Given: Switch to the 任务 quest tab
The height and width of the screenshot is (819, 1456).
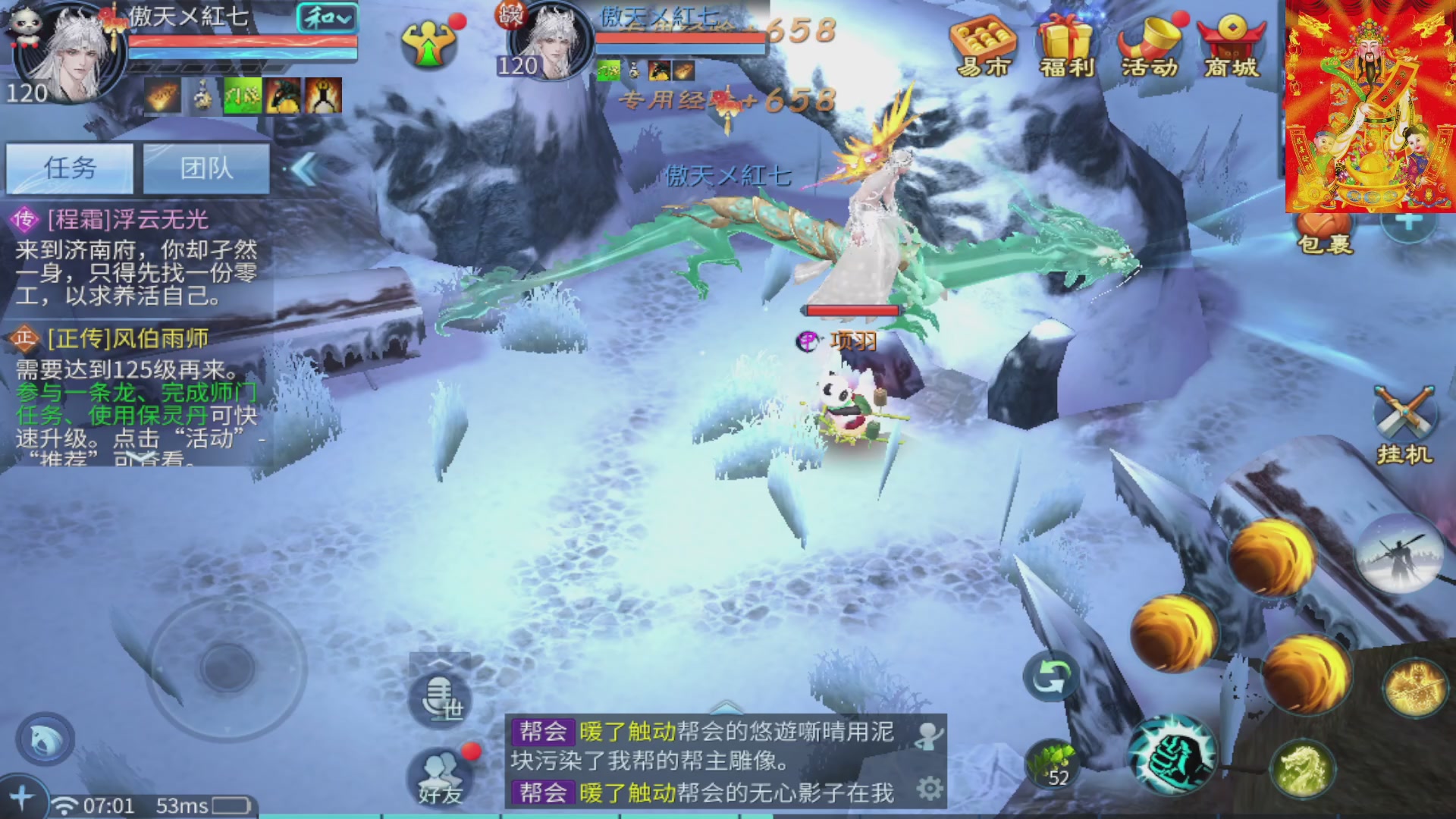Looking at the screenshot, I should tap(68, 168).
